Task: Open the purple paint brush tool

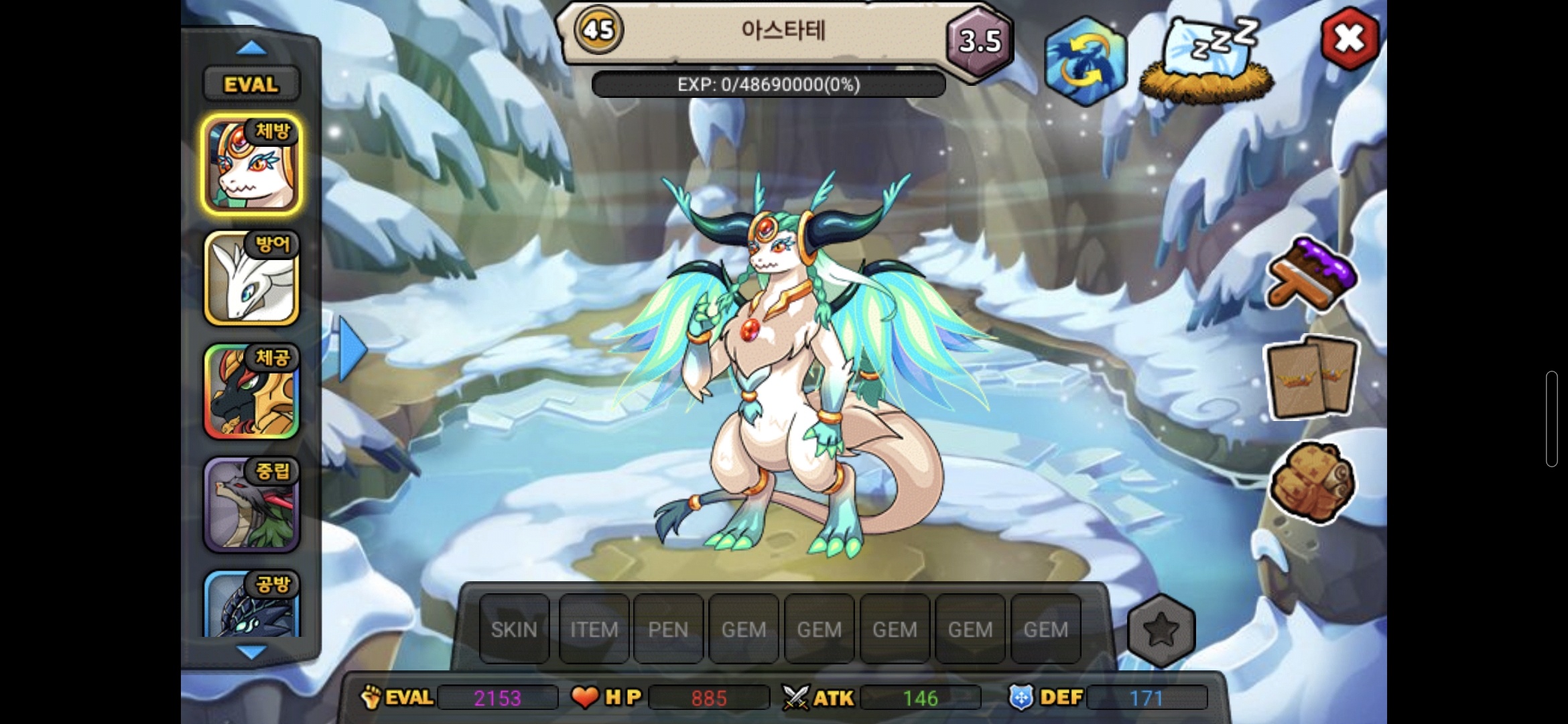Action: click(x=1311, y=274)
